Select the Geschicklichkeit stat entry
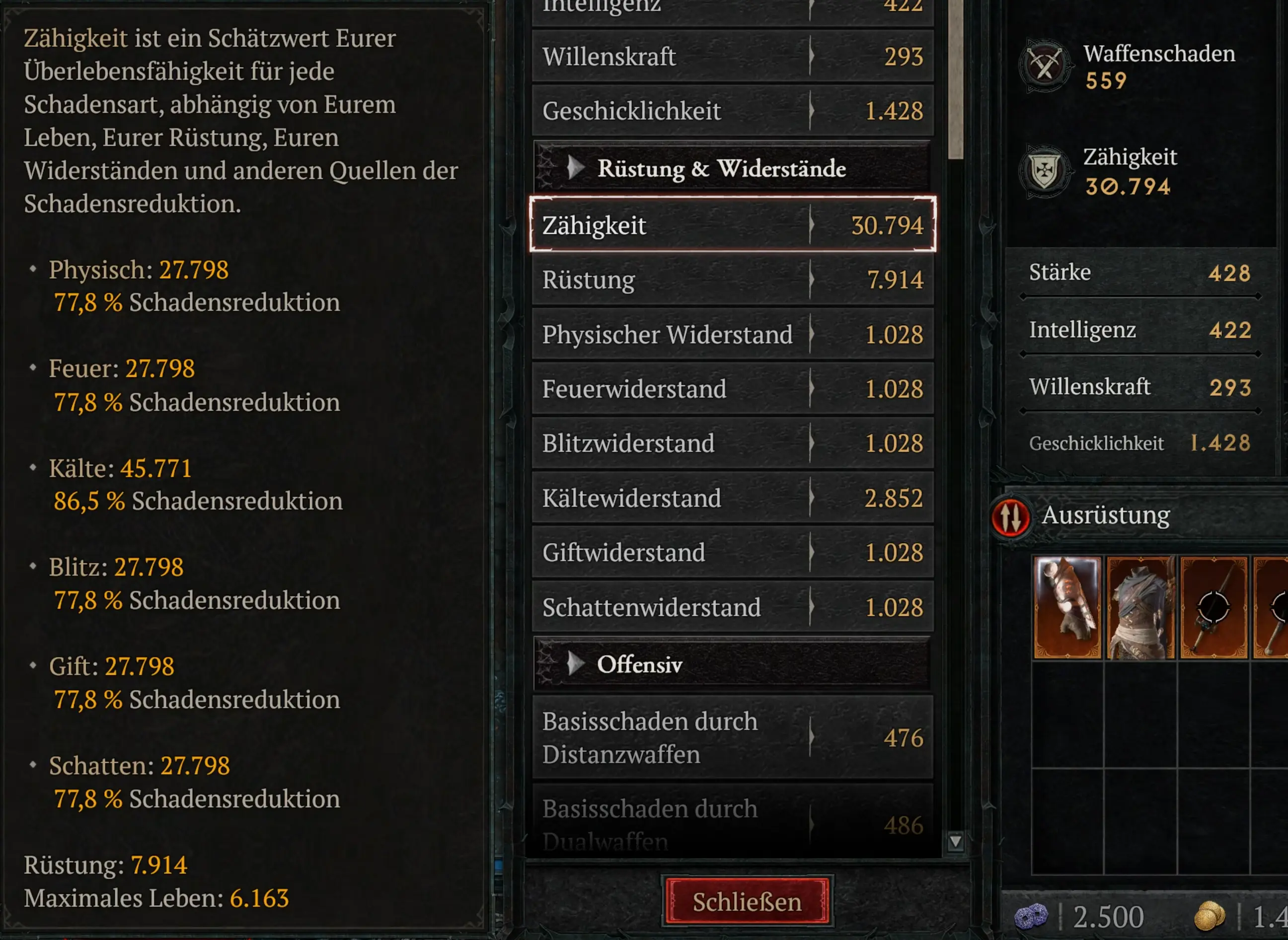Screen dimensions: 1288x940 pyautogui.click(x=734, y=111)
